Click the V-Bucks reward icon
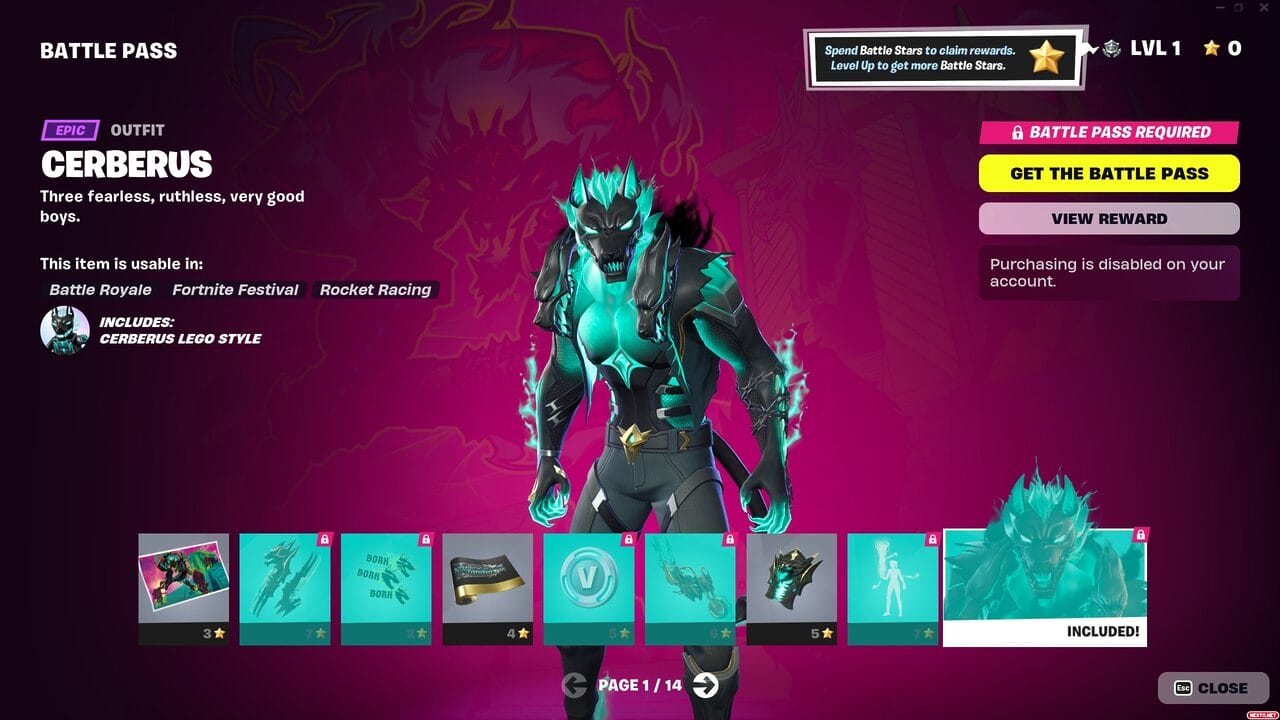Image resolution: width=1280 pixels, height=720 pixels. click(x=590, y=578)
